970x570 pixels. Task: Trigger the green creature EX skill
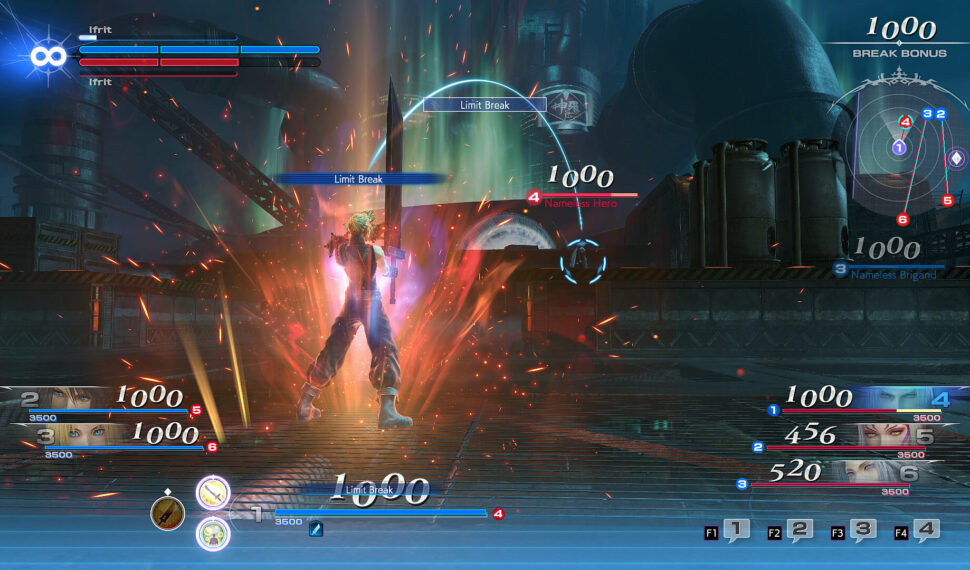click(x=212, y=533)
